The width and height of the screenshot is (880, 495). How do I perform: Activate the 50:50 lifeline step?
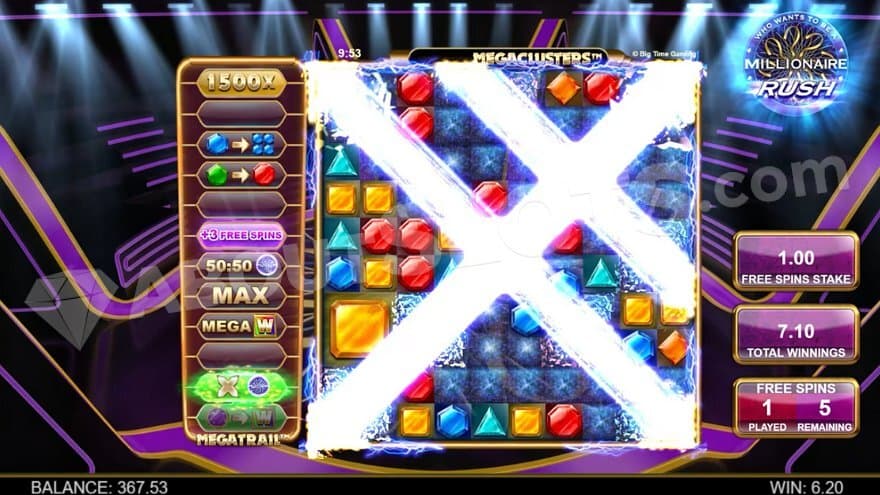(241, 266)
